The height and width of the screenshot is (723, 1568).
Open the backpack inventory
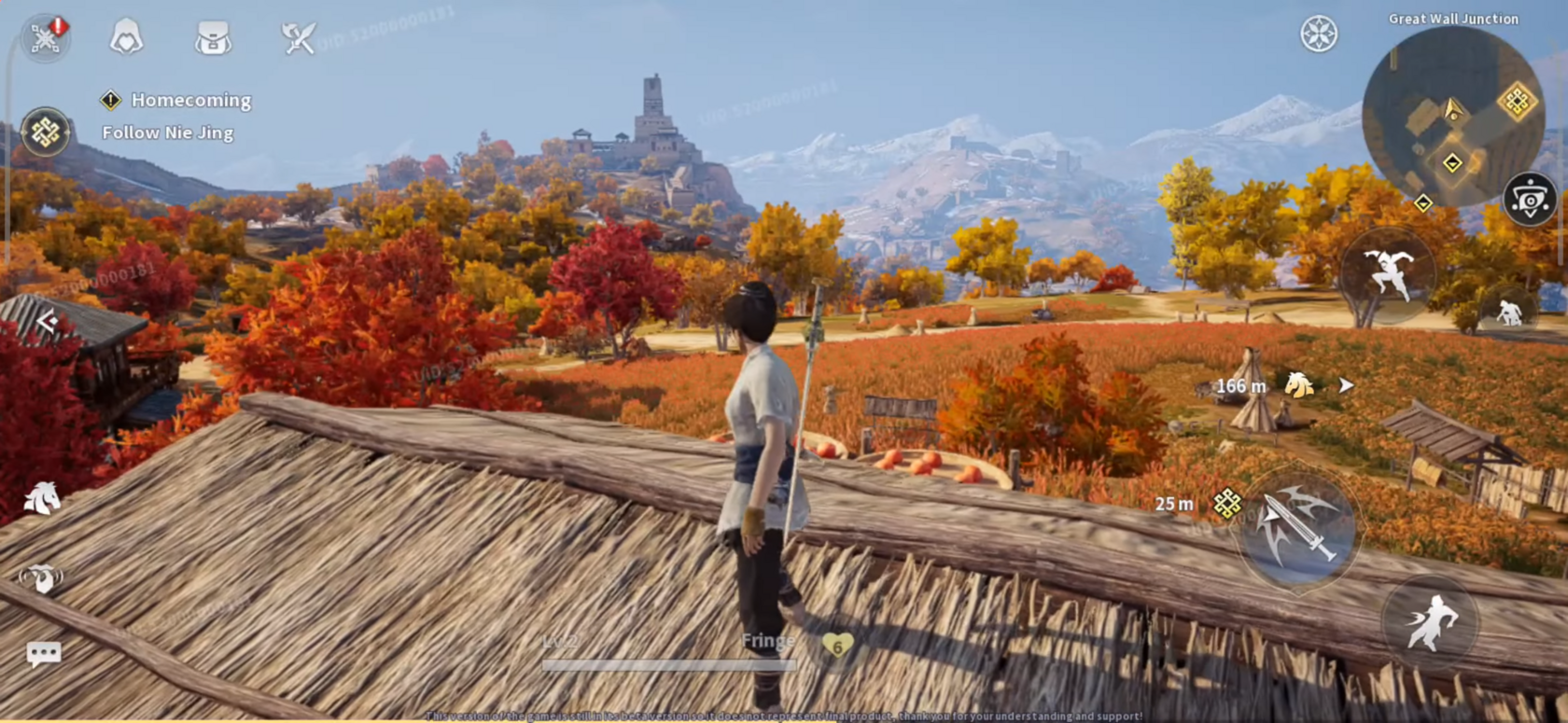[213, 38]
